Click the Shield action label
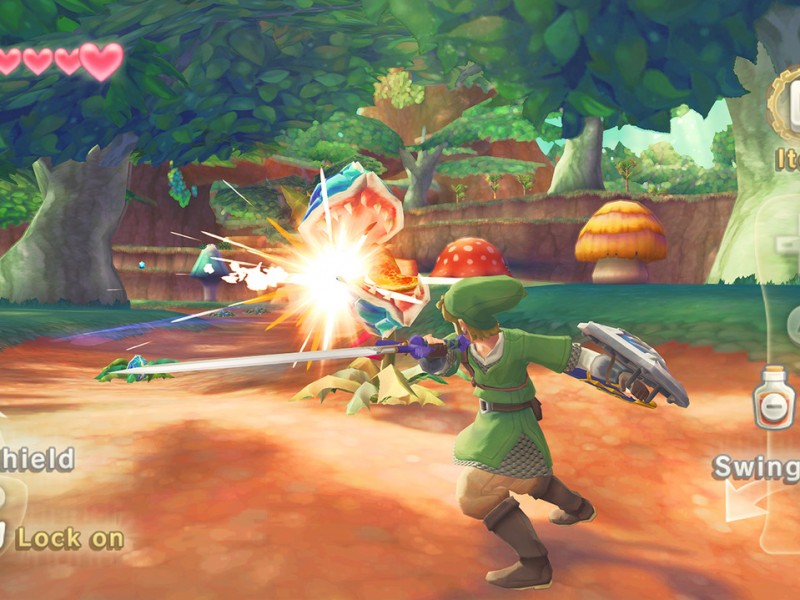This screenshot has height=600, width=800. click(36, 460)
